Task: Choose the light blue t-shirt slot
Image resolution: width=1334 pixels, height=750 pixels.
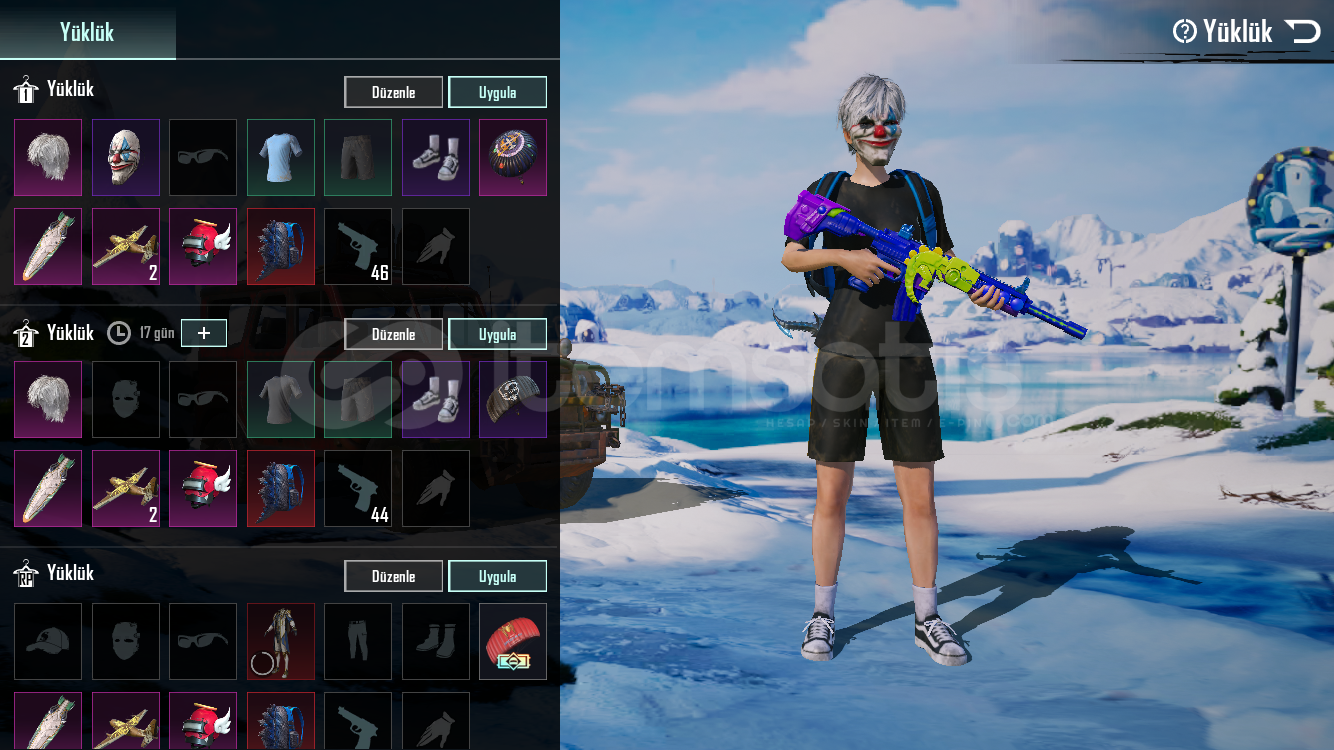Action: (281, 158)
